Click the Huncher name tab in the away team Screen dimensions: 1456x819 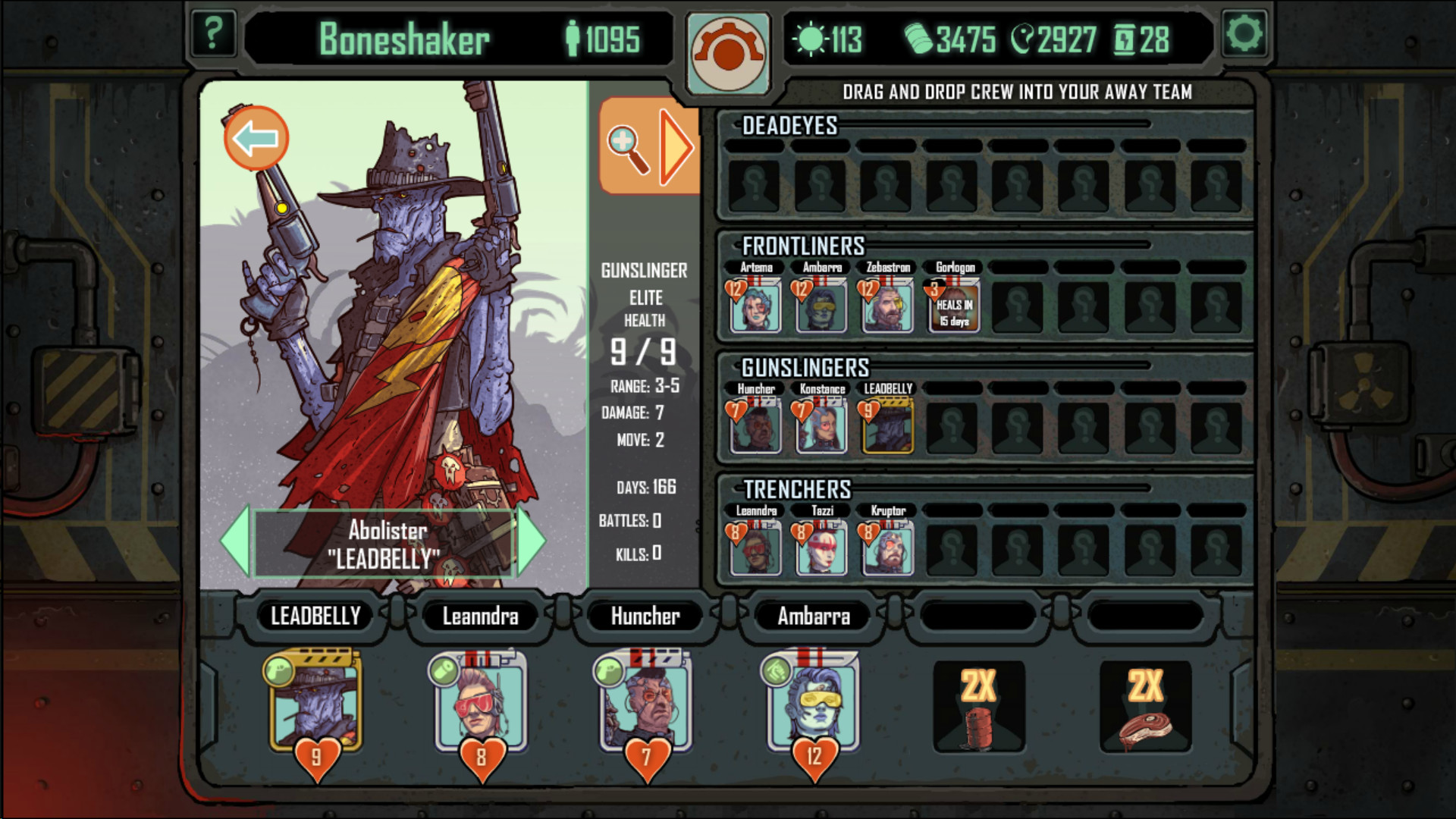645,617
